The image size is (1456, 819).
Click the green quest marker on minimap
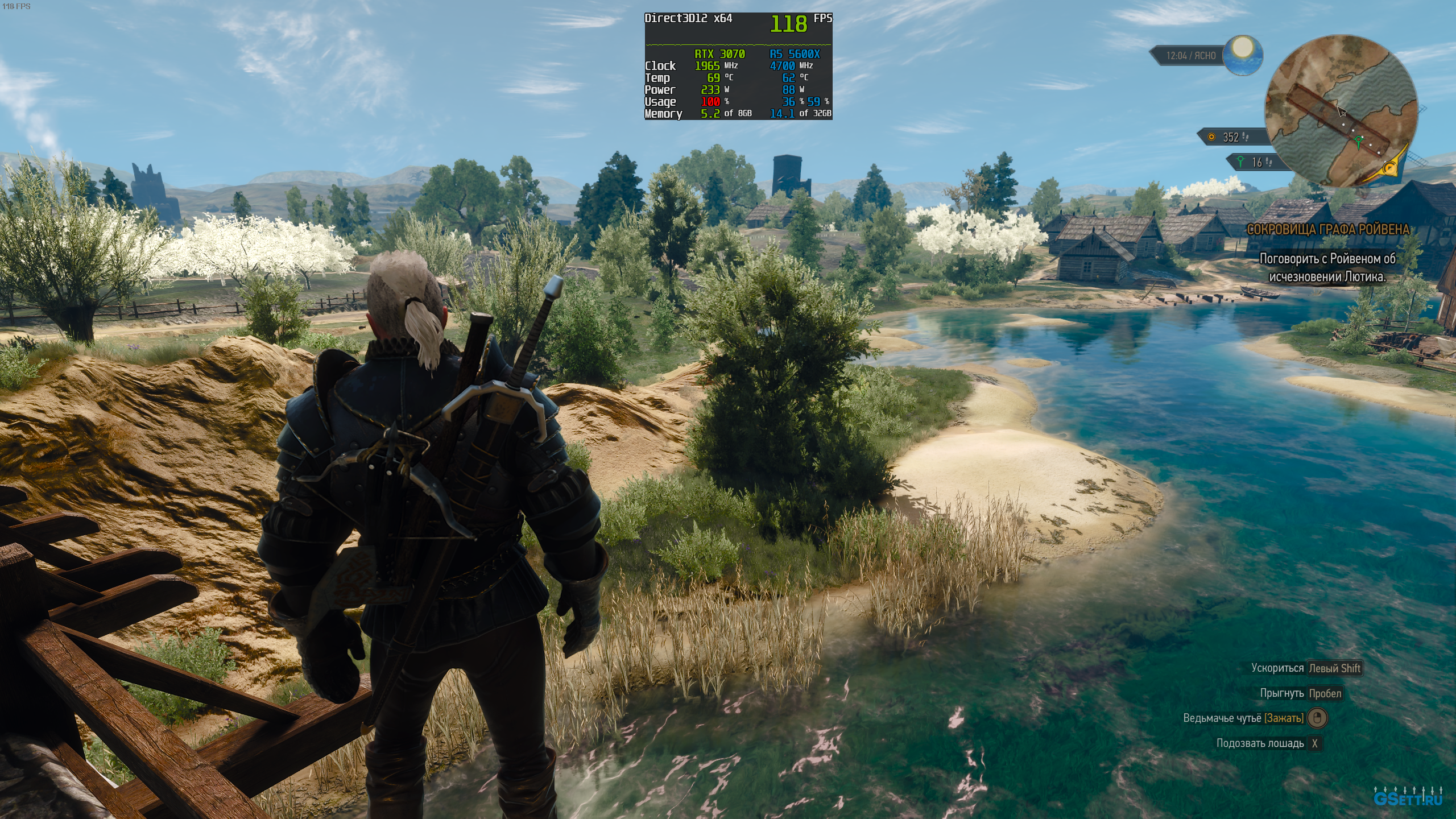click(1359, 140)
